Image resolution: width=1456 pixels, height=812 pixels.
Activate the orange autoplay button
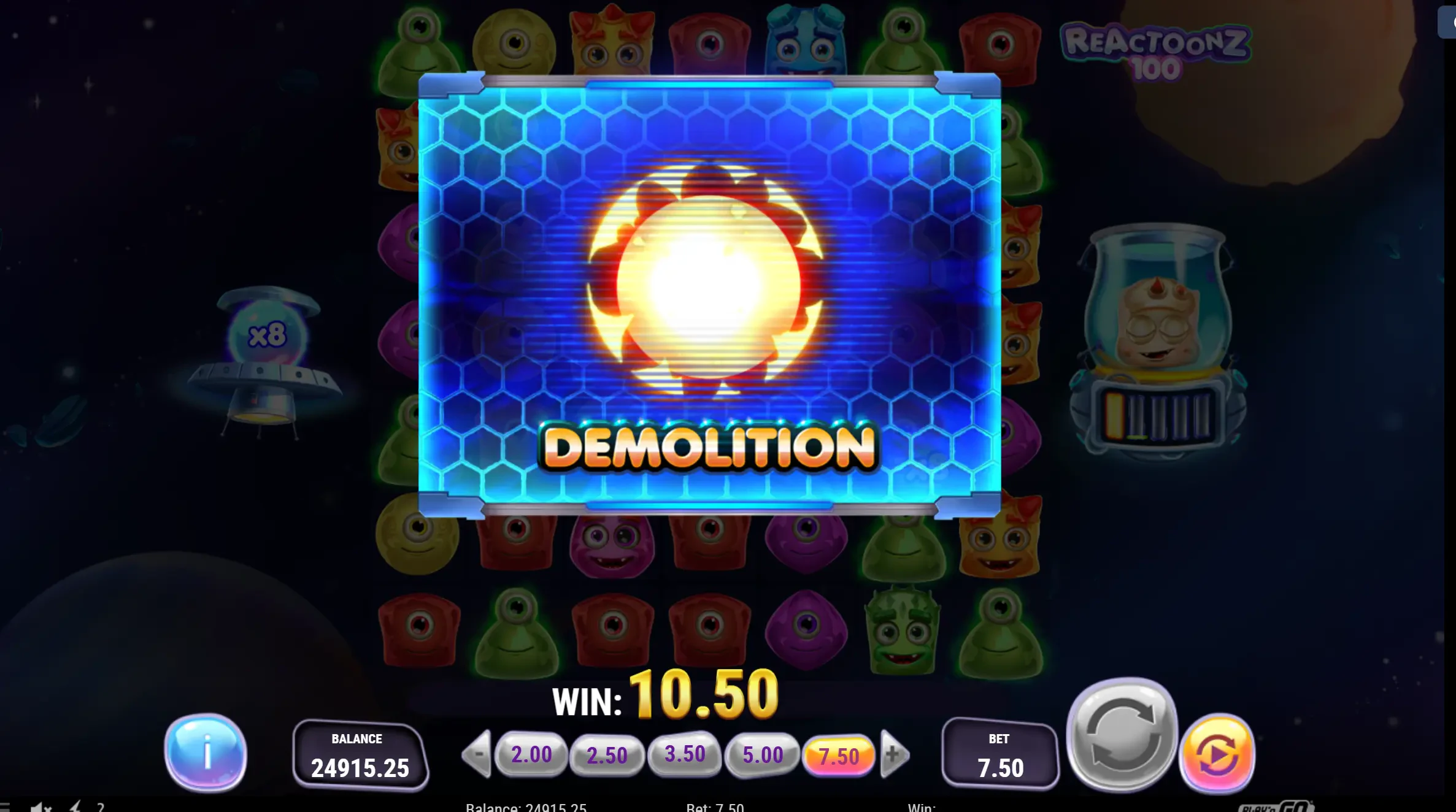click(x=1218, y=754)
